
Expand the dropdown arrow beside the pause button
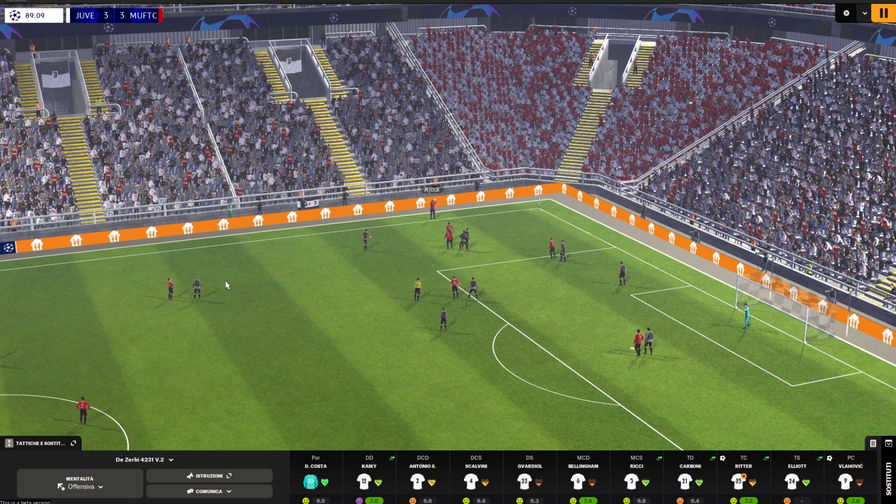(863, 13)
